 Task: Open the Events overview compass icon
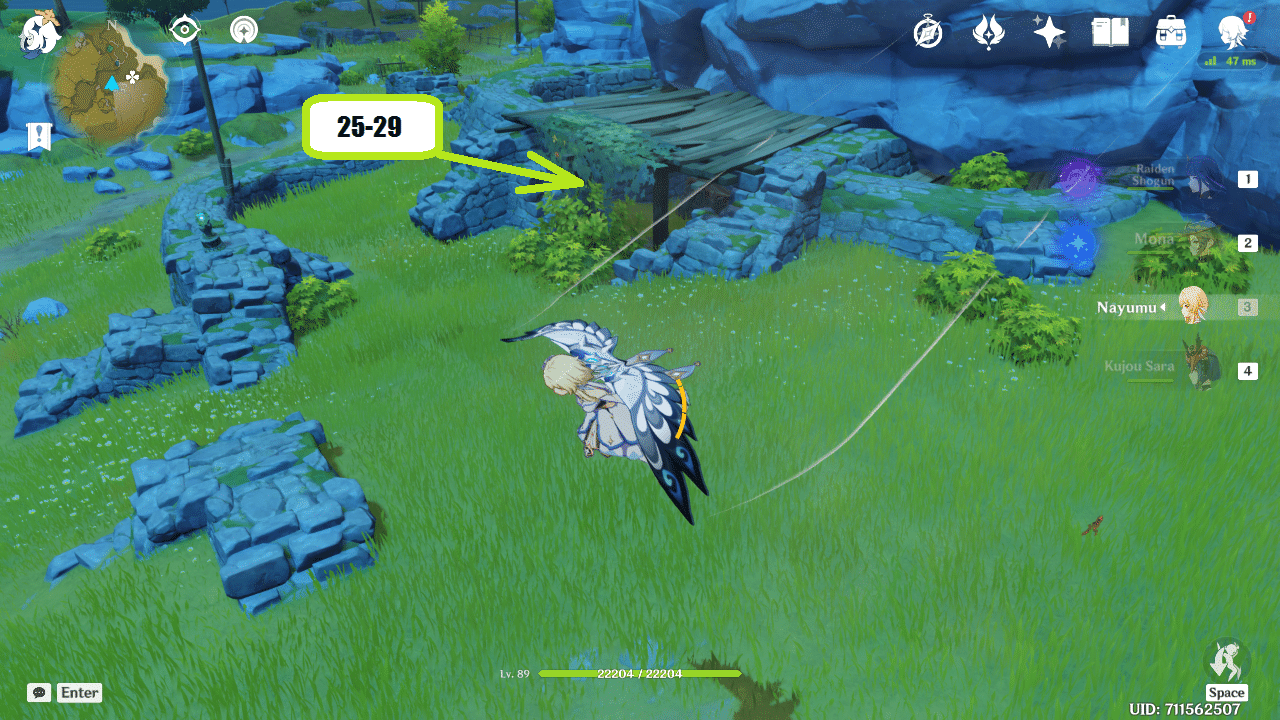927,33
